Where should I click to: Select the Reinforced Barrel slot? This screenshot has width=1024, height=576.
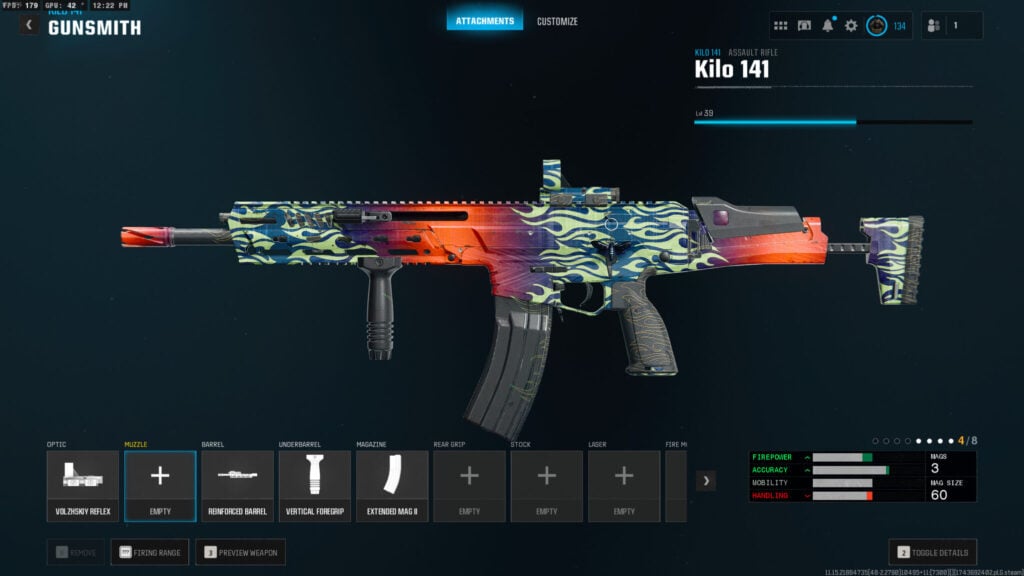pyautogui.click(x=238, y=486)
